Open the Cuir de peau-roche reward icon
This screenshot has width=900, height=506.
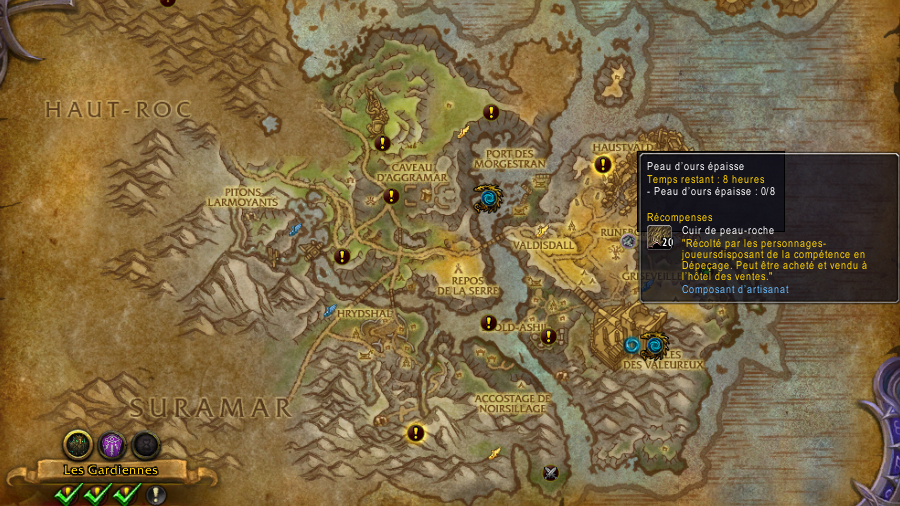click(659, 236)
